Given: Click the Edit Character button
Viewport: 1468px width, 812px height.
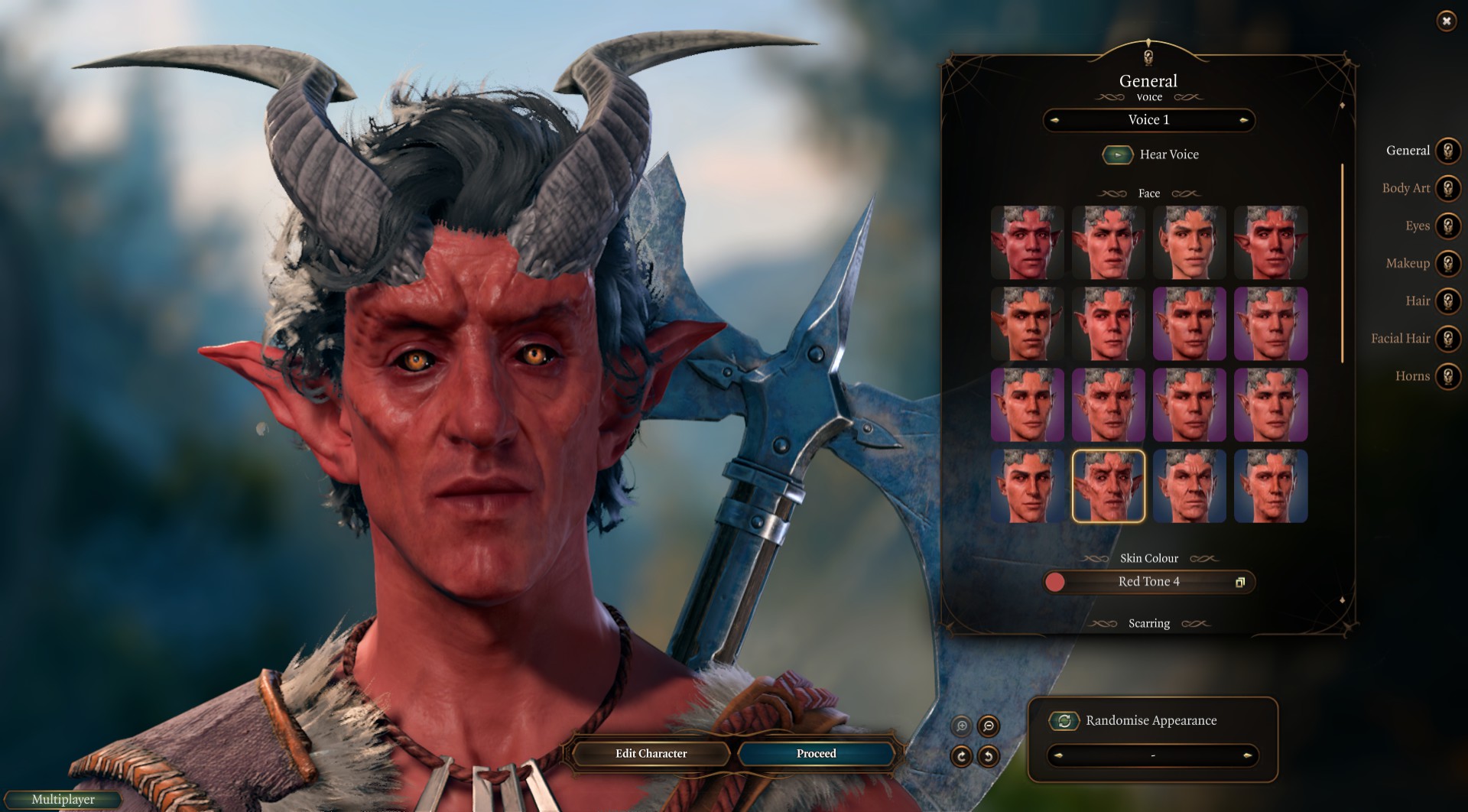Looking at the screenshot, I should (x=651, y=753).
